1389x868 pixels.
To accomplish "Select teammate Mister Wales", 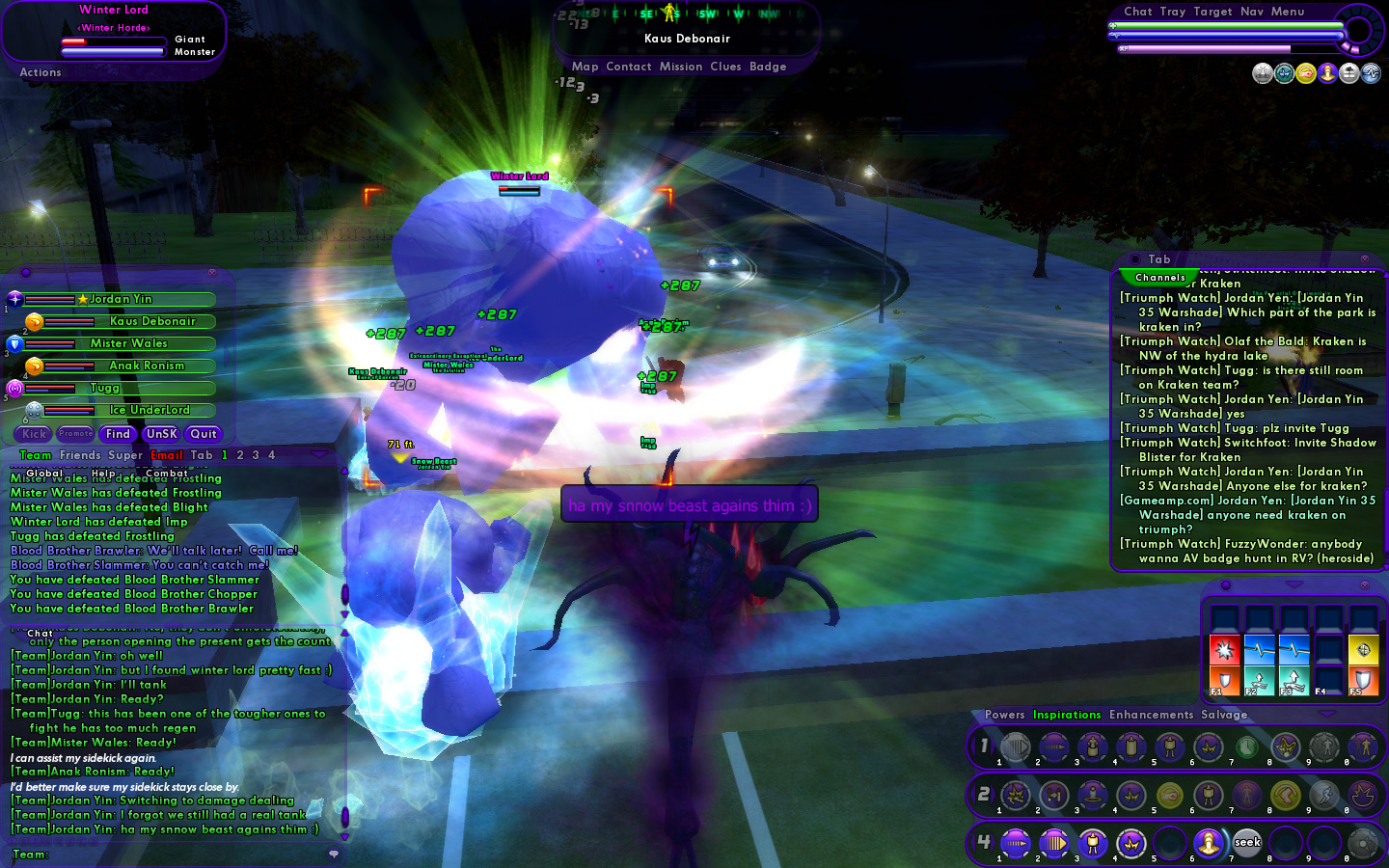I will (129, 343).
